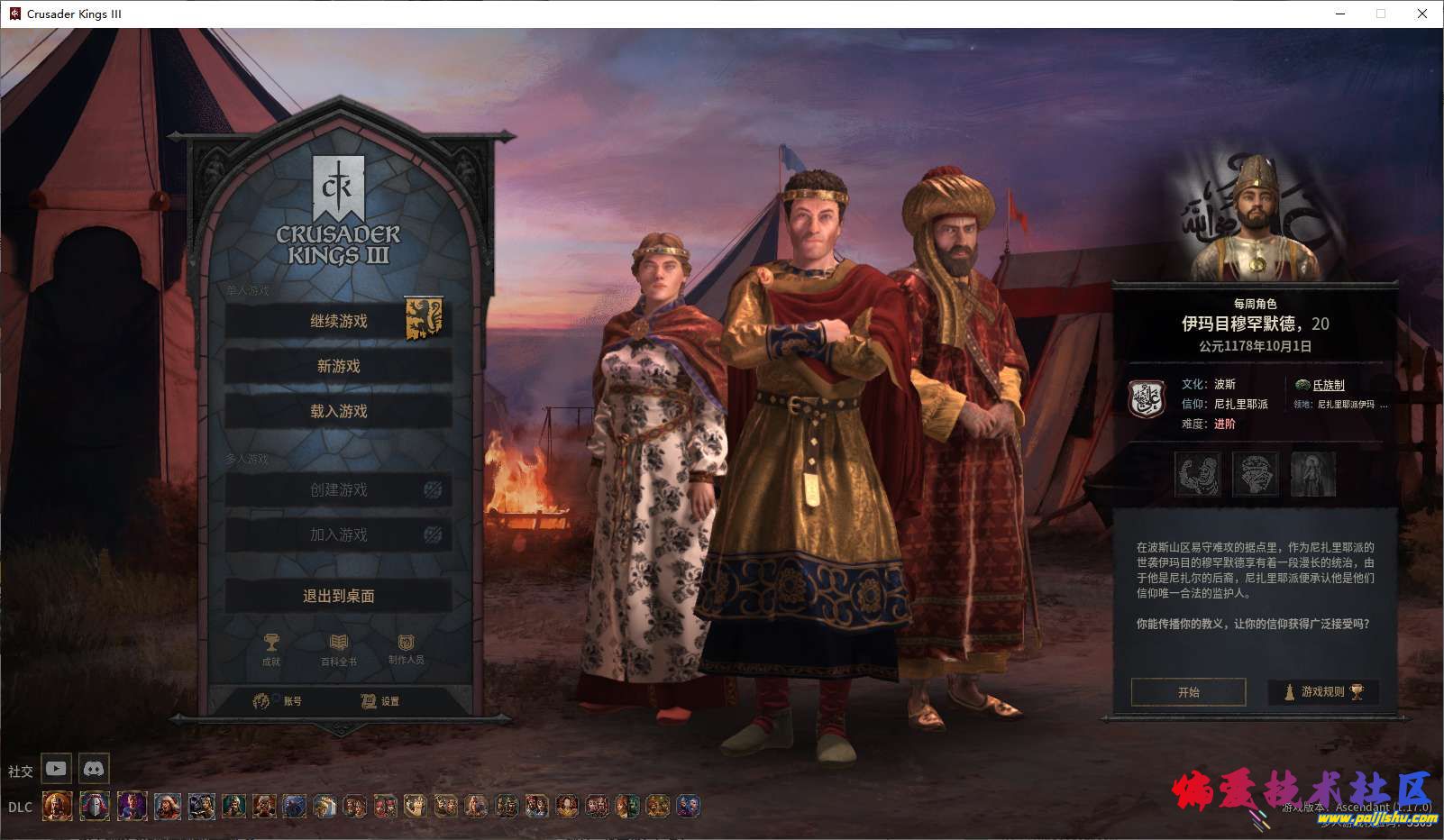Minimize the game window

(x=1339, y=14)
